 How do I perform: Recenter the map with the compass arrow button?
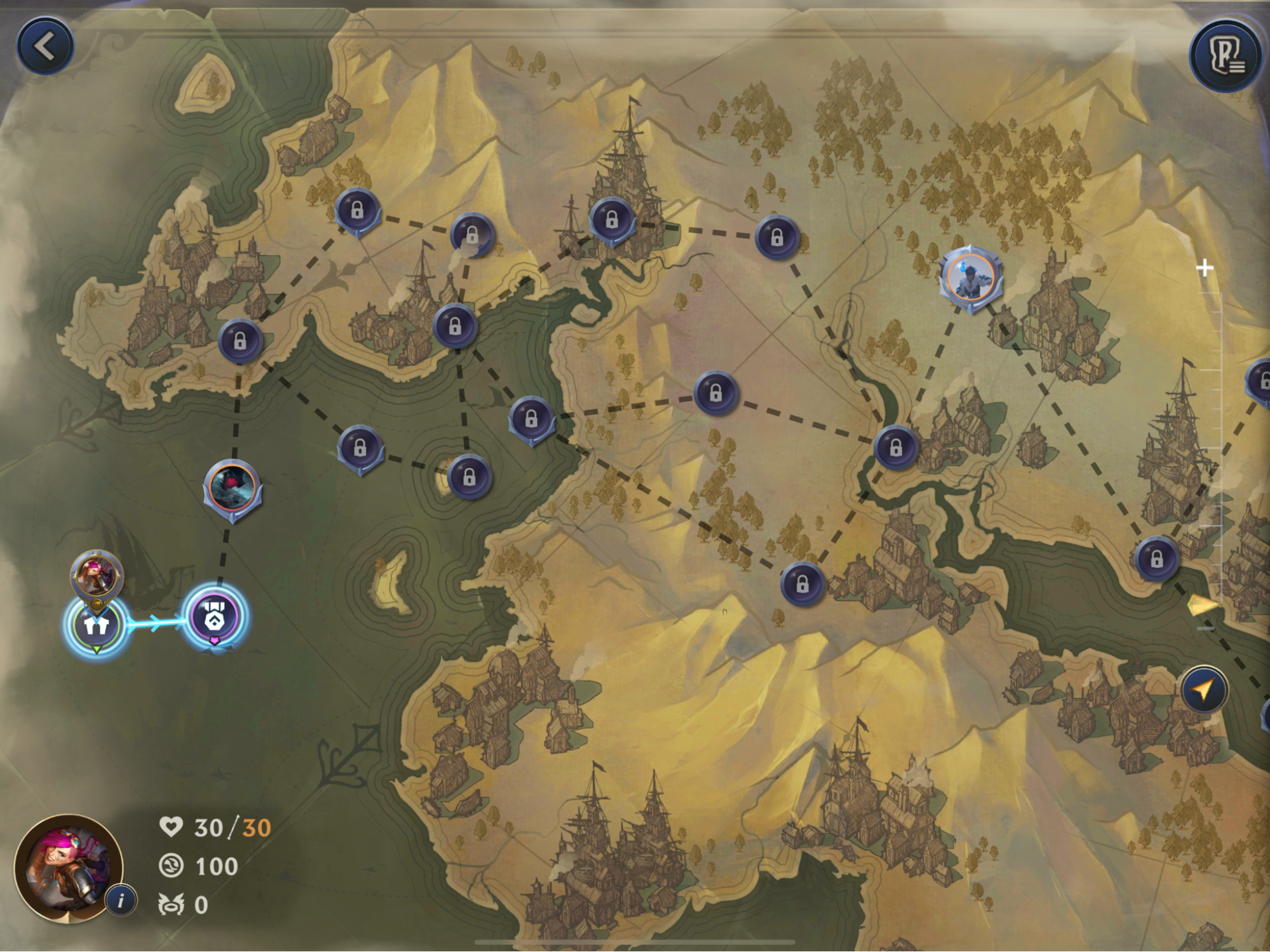1204,690
